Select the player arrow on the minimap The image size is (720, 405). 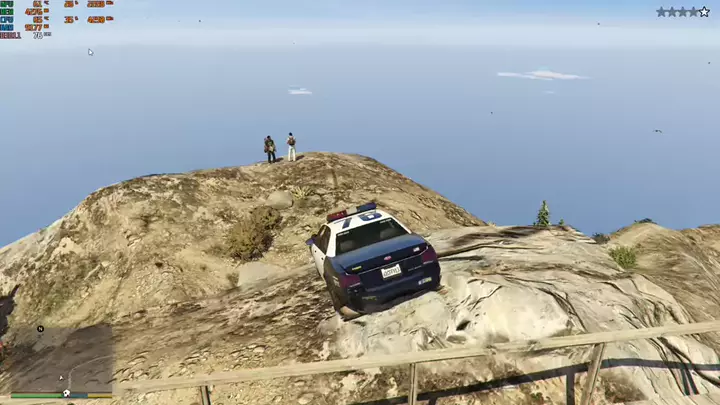tap(61, 377)
